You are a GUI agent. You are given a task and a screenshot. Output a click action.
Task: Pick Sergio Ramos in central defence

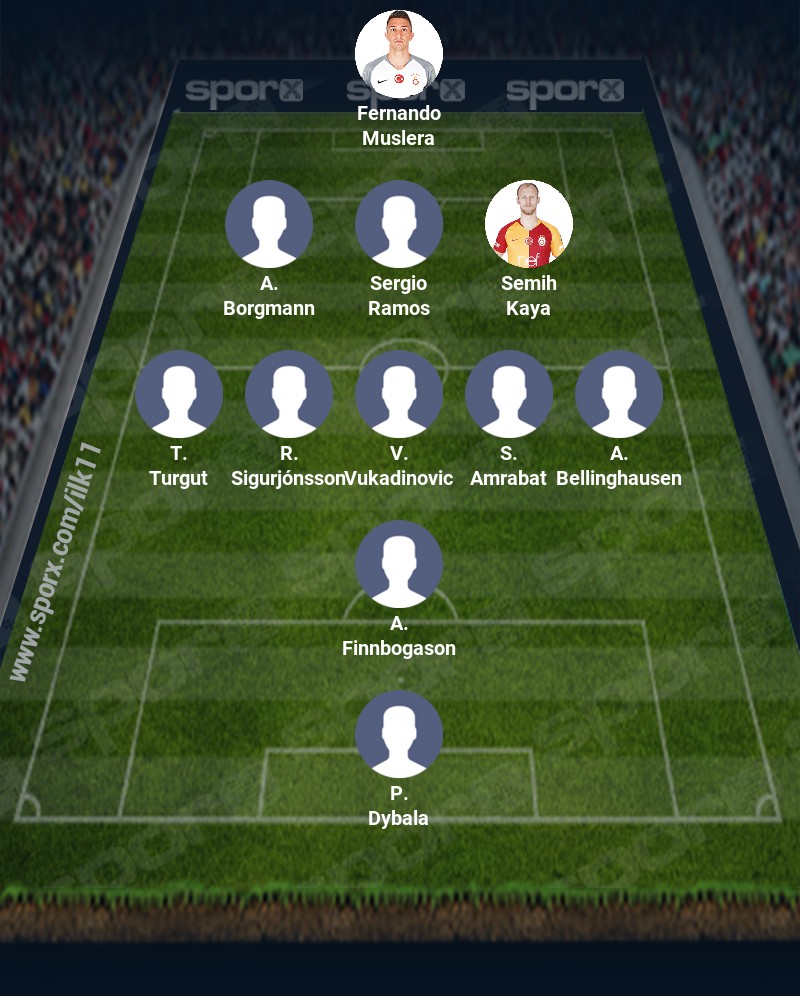tap(399, 224)
